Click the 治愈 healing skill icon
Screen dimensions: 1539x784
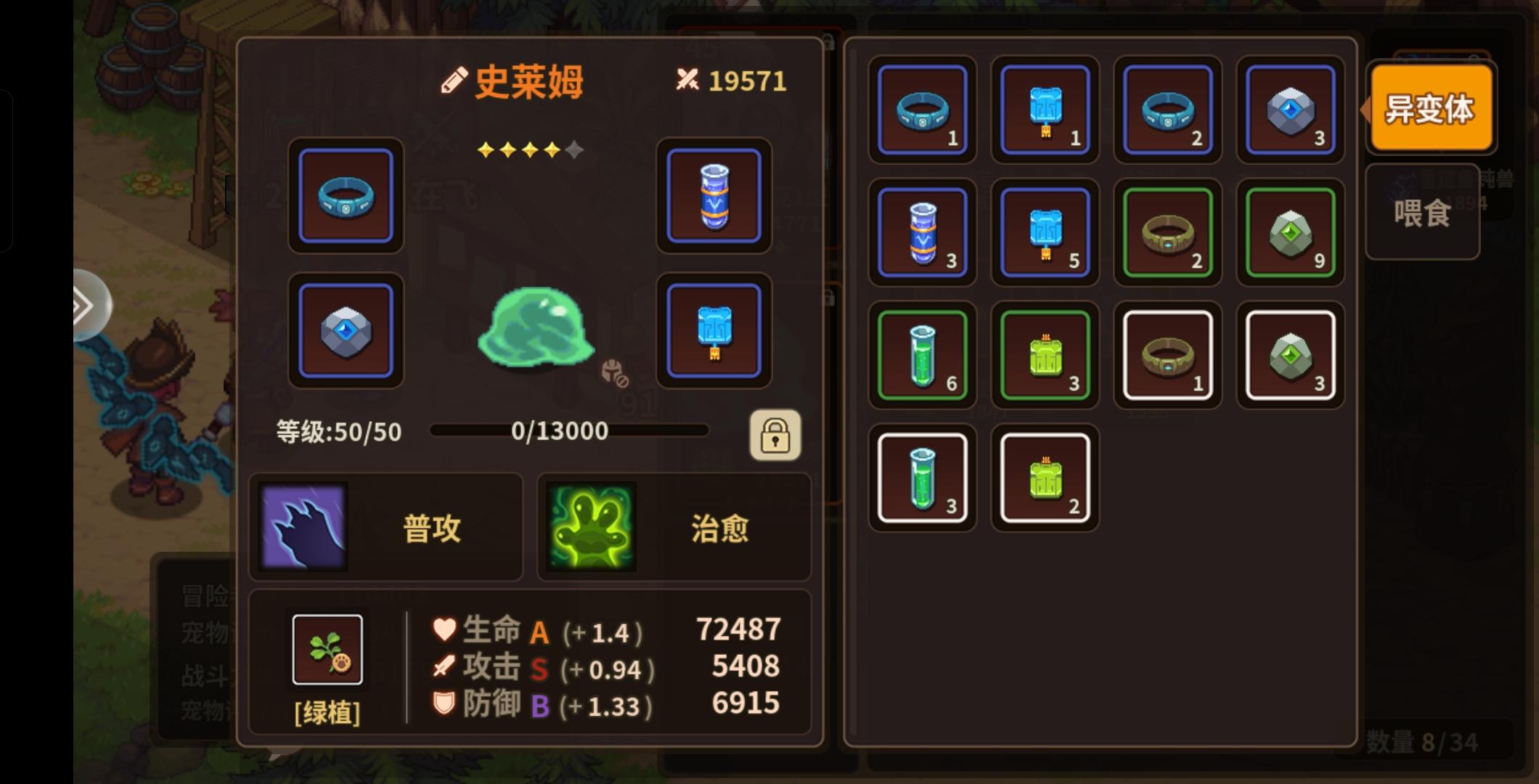click(588, 527)
